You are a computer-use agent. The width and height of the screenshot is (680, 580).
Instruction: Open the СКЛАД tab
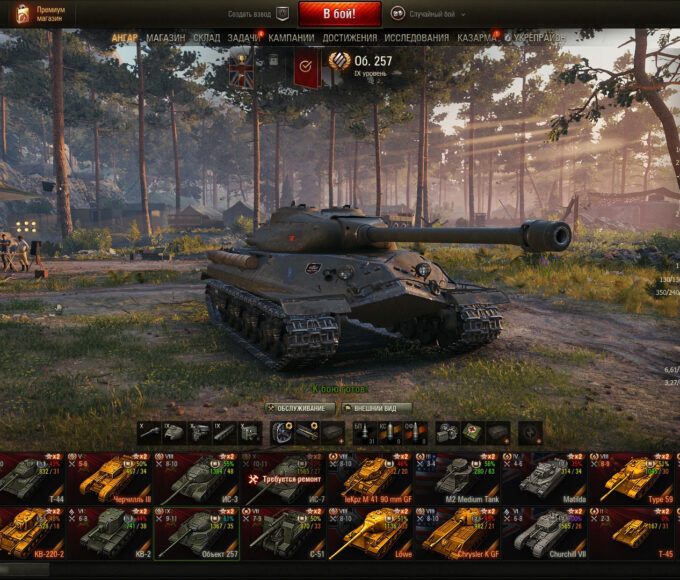pos(206,38)
